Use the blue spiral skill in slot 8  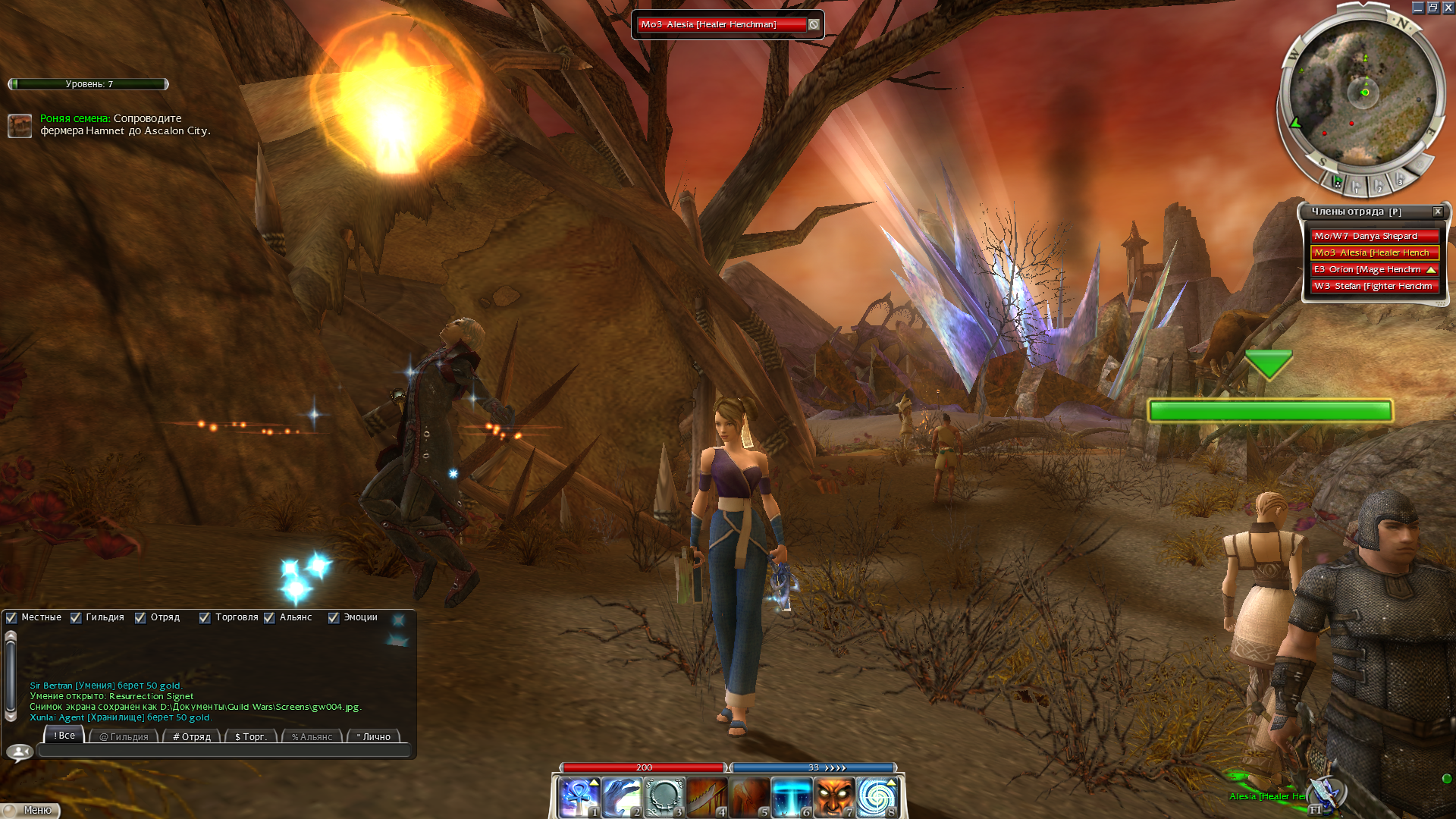(x=877, y=798)
